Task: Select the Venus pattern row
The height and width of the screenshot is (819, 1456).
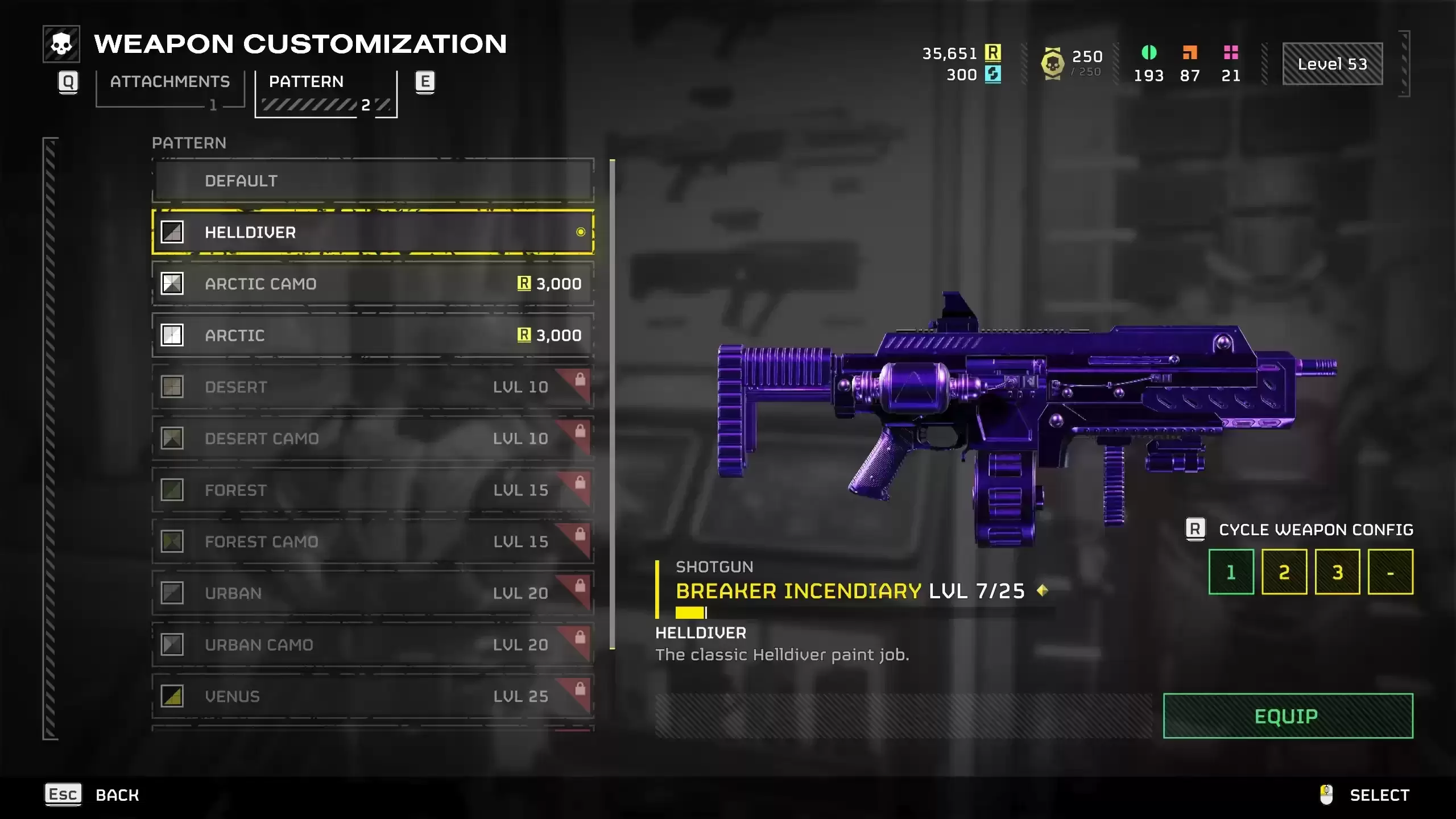Action: [x=373, y=696]
